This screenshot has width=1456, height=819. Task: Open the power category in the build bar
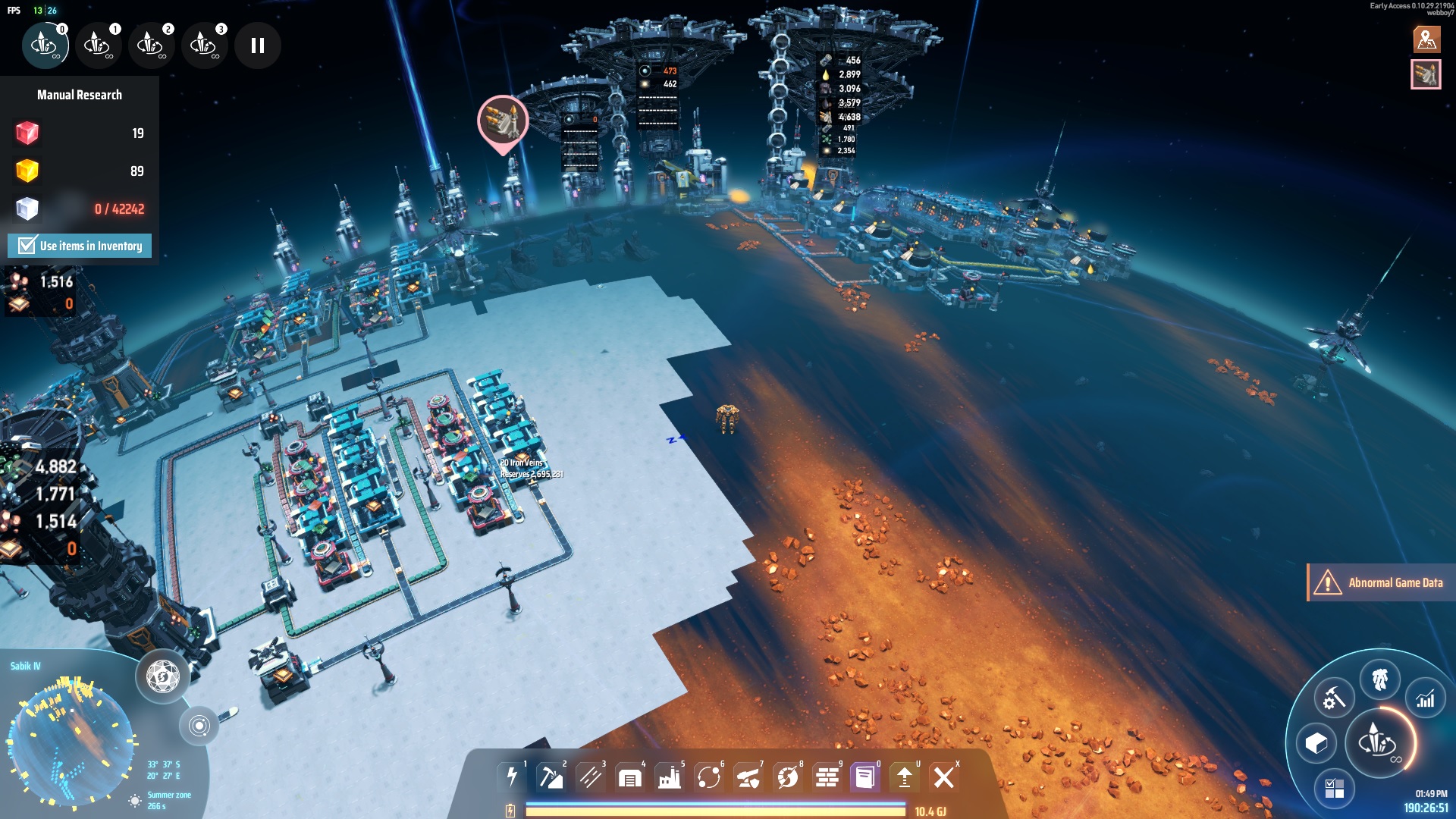click(x=512, y=777)
